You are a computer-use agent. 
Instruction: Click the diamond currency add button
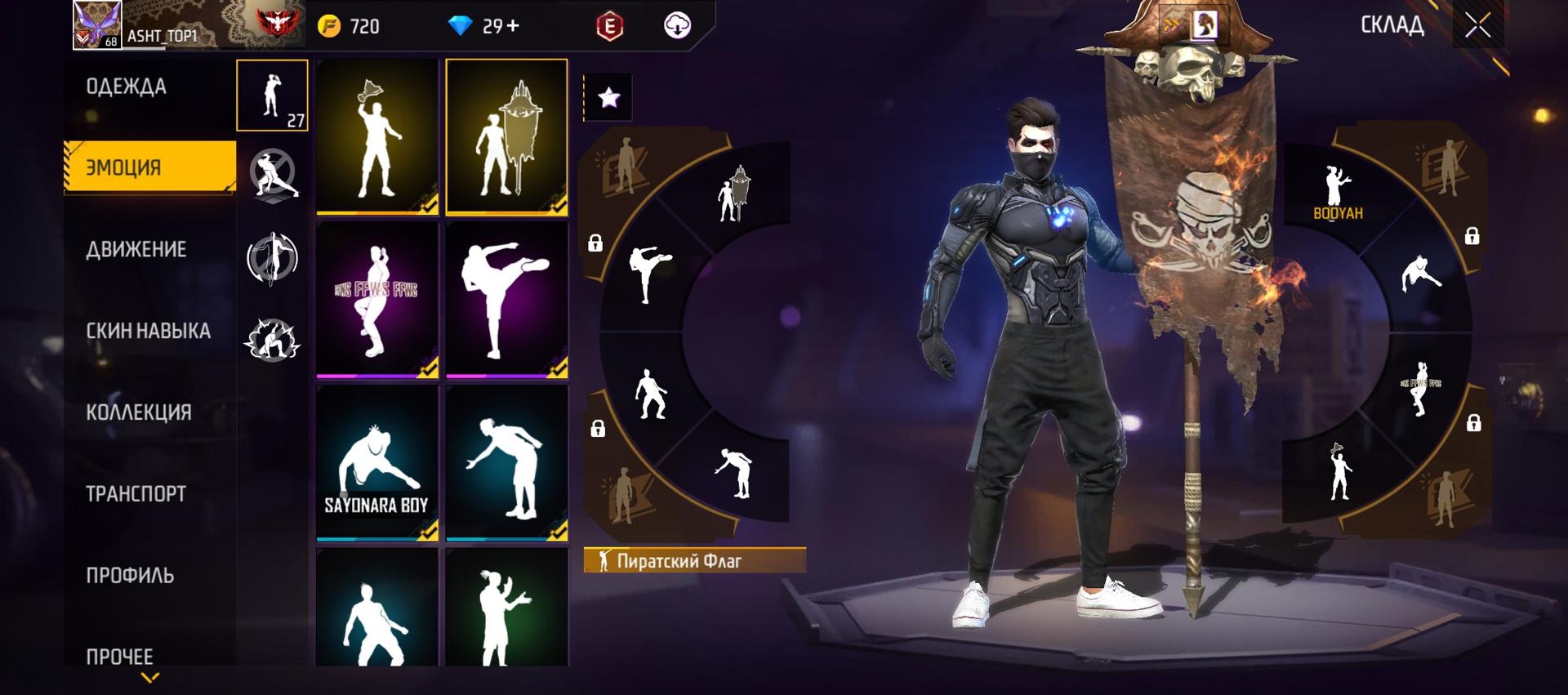click(x=513, y=26)
